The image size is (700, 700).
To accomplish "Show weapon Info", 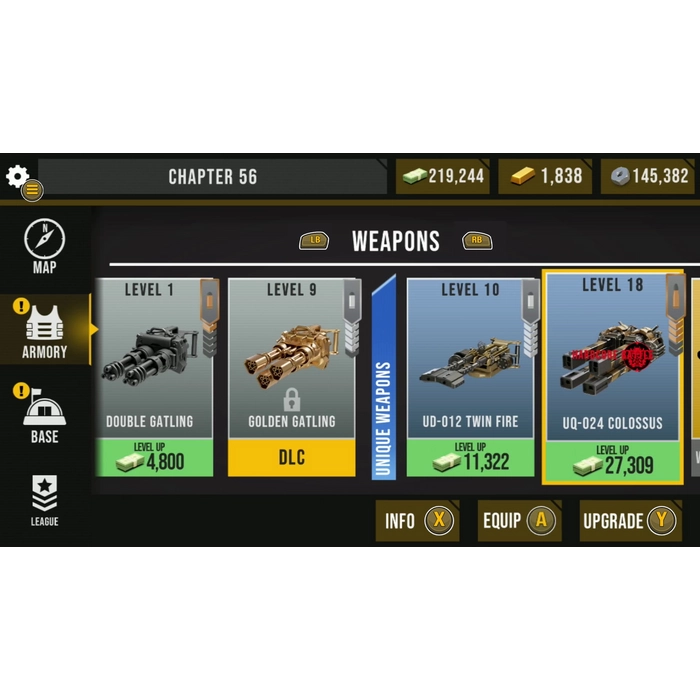I will 417,520.
